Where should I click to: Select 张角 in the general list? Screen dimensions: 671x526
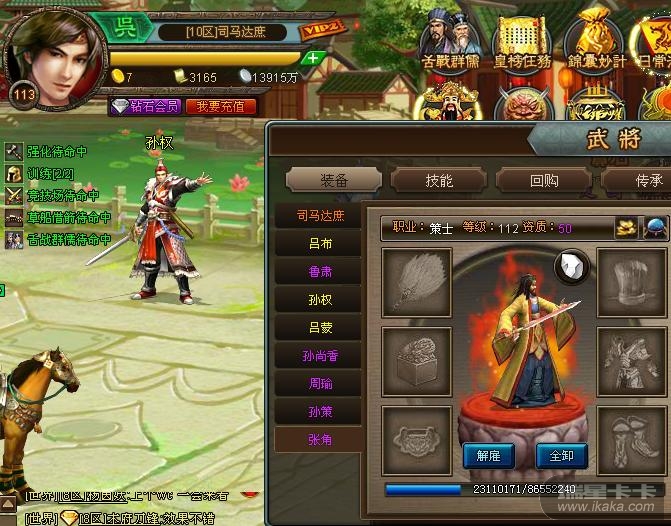tap(320, 438)
